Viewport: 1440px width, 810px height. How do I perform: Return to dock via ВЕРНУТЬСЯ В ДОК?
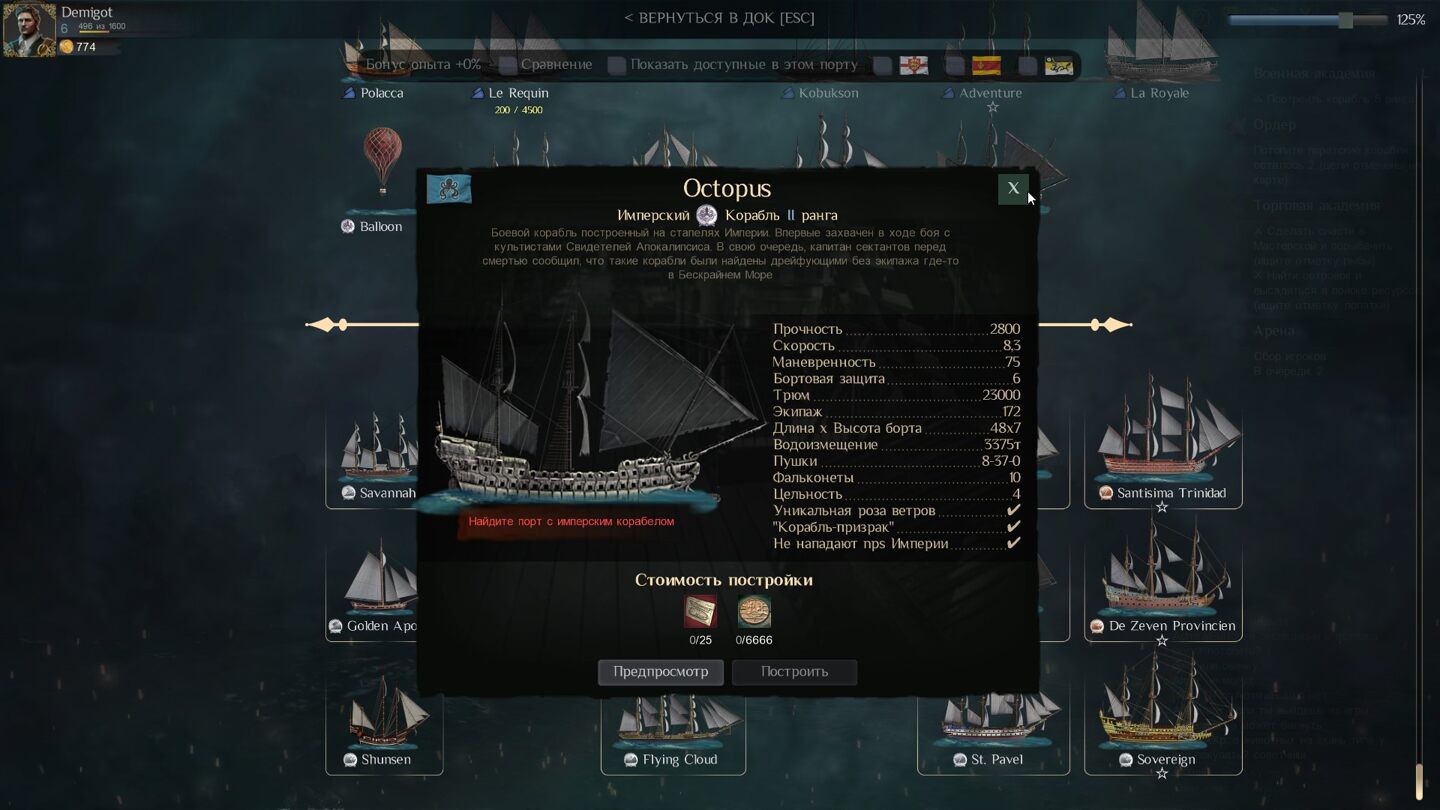[719, 18]
